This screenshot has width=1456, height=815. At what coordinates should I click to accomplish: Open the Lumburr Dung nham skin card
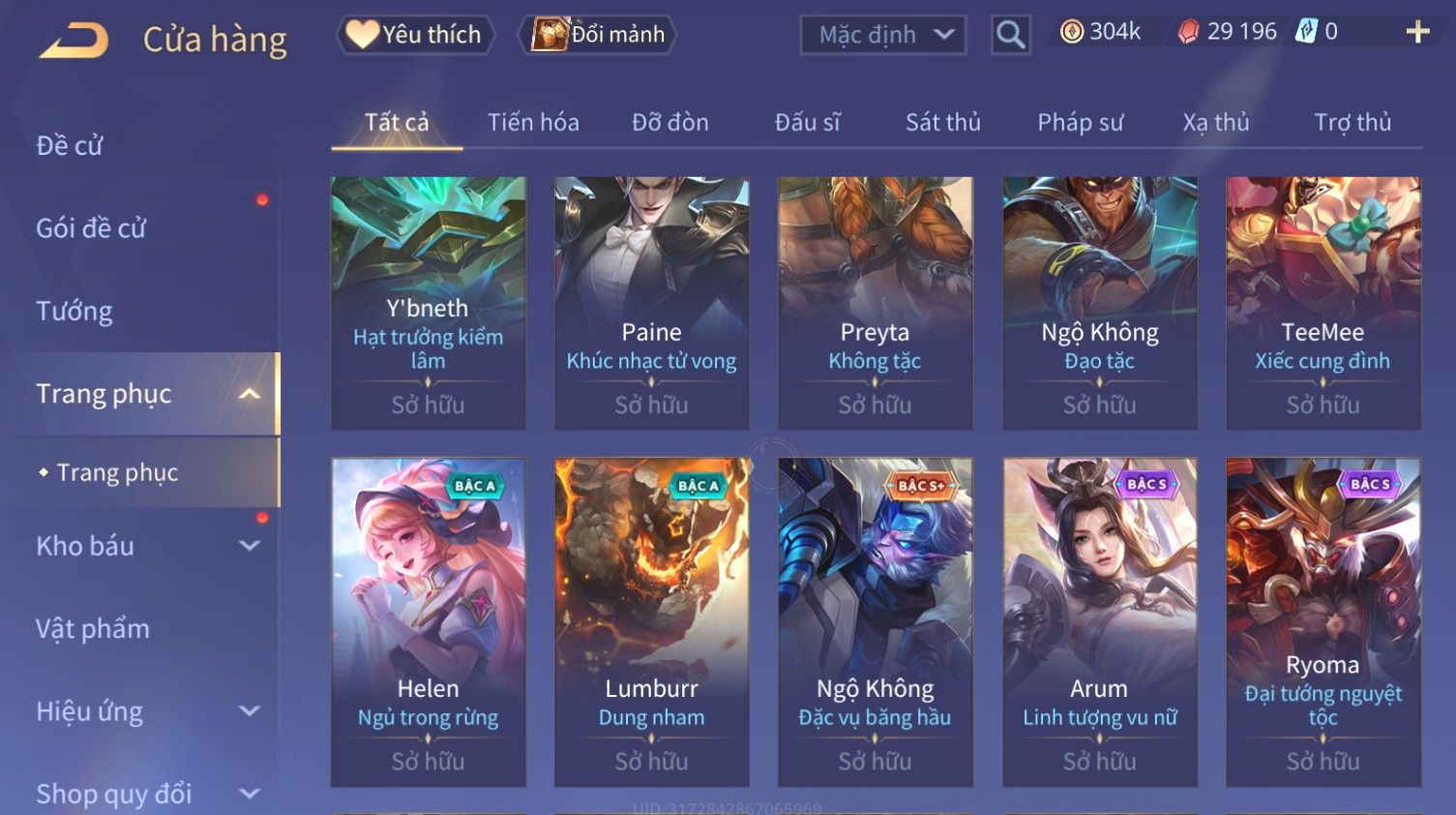click(651, 621)
